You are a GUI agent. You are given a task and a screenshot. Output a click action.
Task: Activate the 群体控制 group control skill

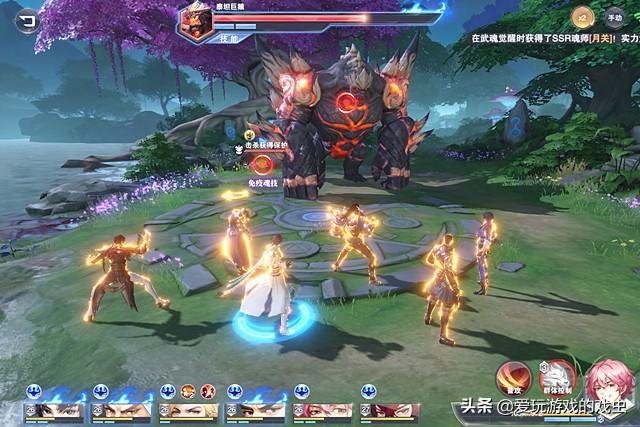click(555, 375)
